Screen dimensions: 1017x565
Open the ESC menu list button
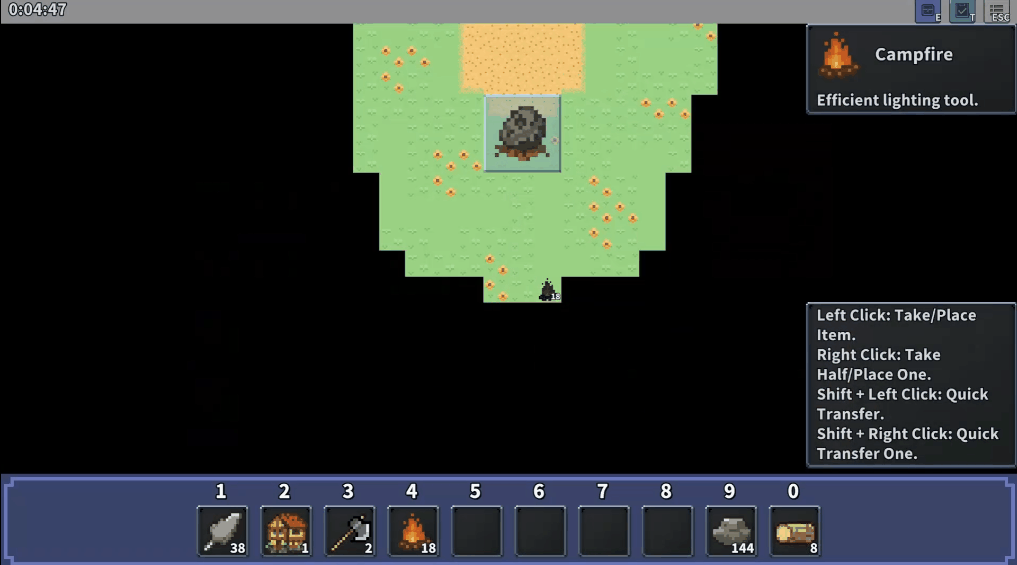997,12
